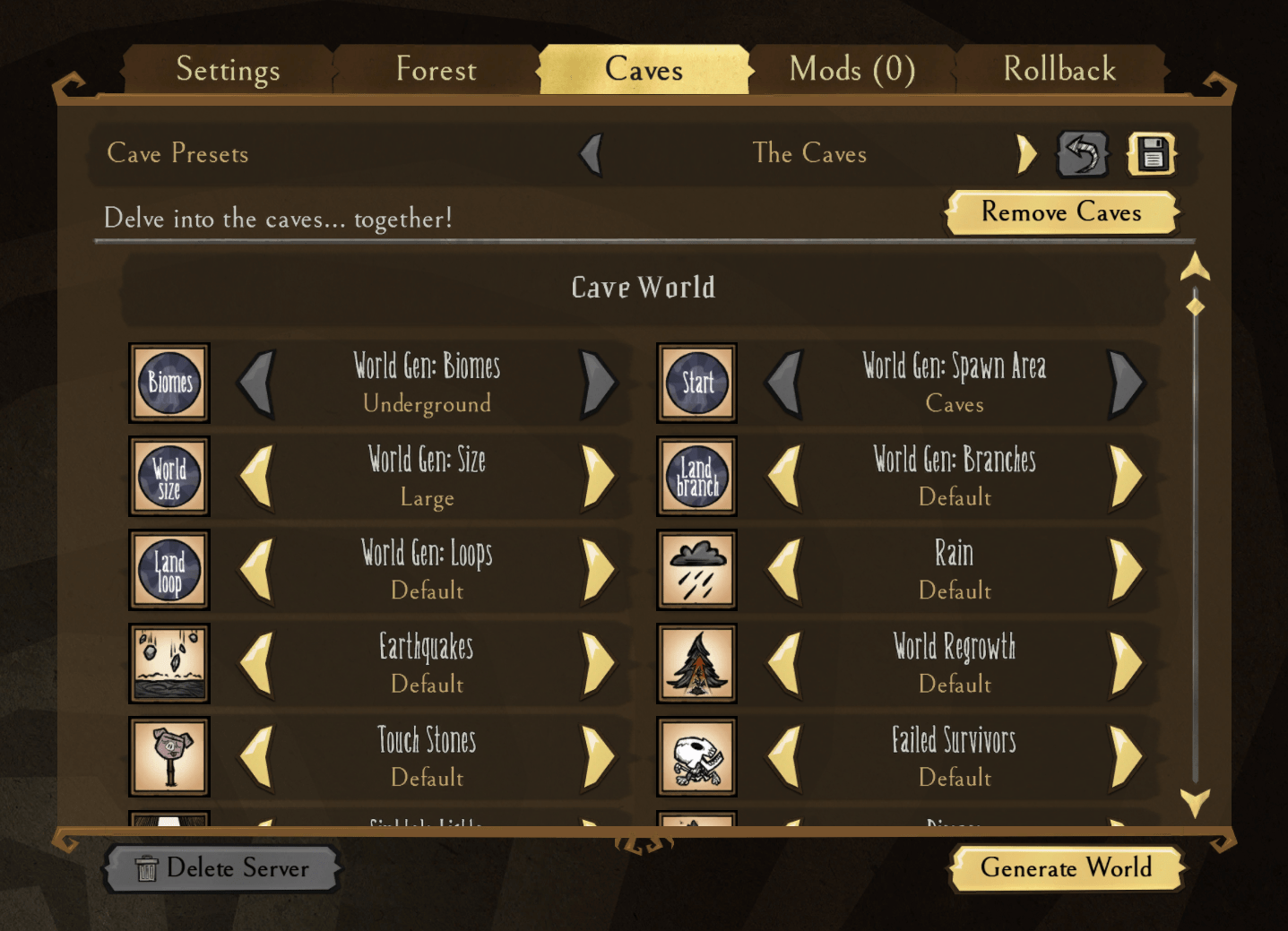Viewport: 1288px width, 931px height.
Task: Select the Biomes world gen icon
Action: click(x=169, y=384)
